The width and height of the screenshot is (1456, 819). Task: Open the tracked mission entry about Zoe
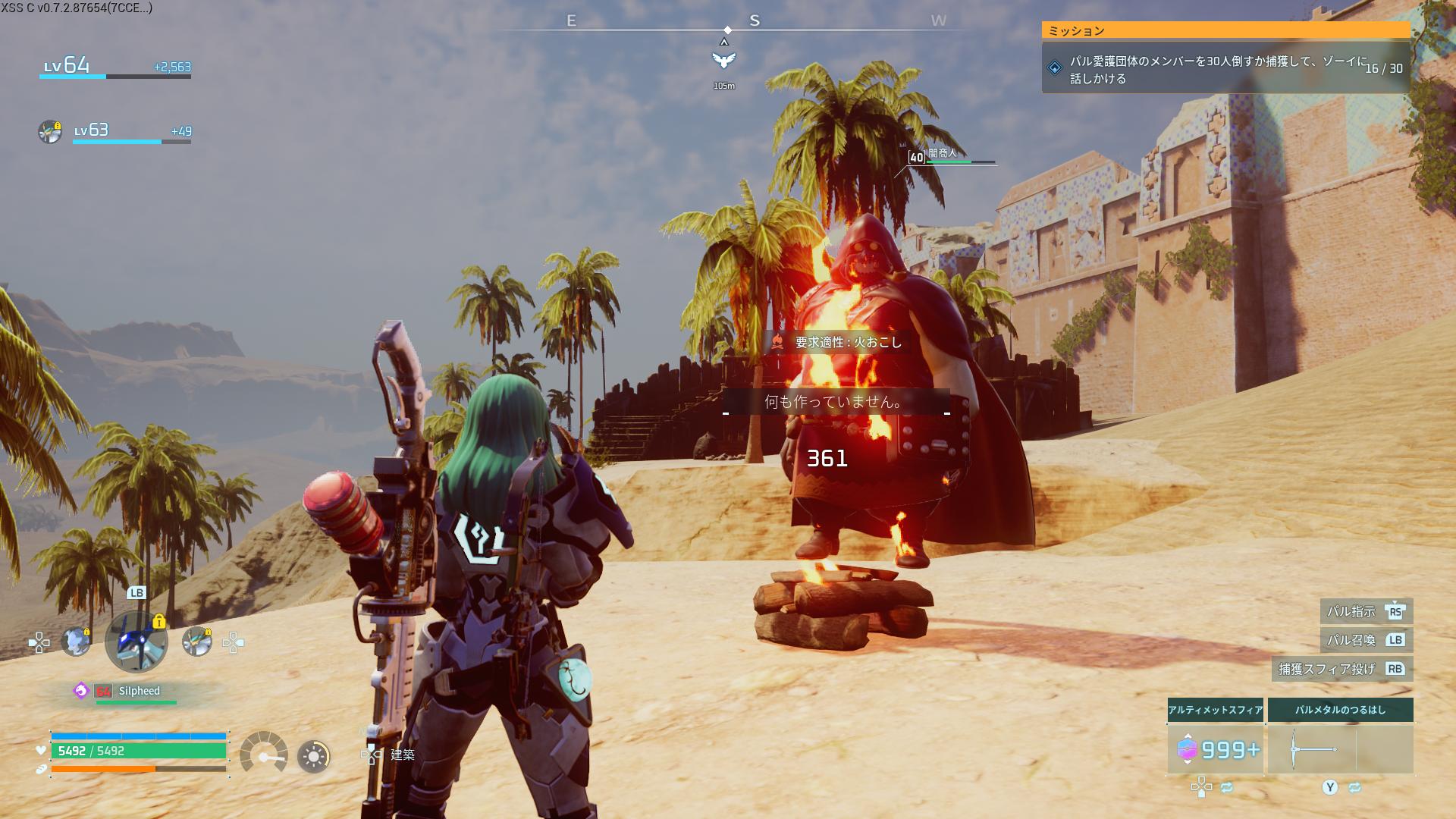tap(1225, 69)
